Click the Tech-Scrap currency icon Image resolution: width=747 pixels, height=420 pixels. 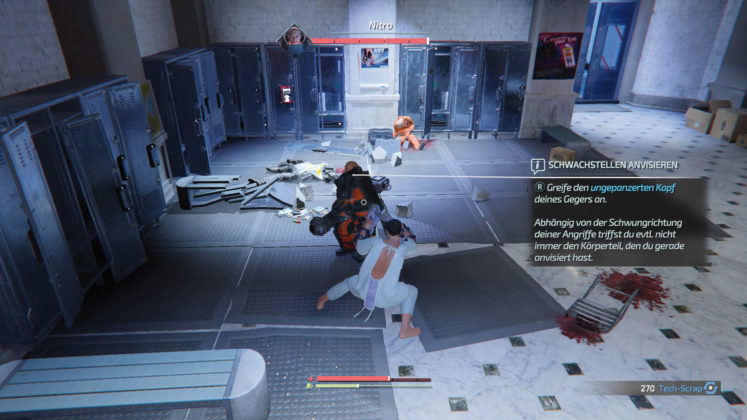click(711, 387)
